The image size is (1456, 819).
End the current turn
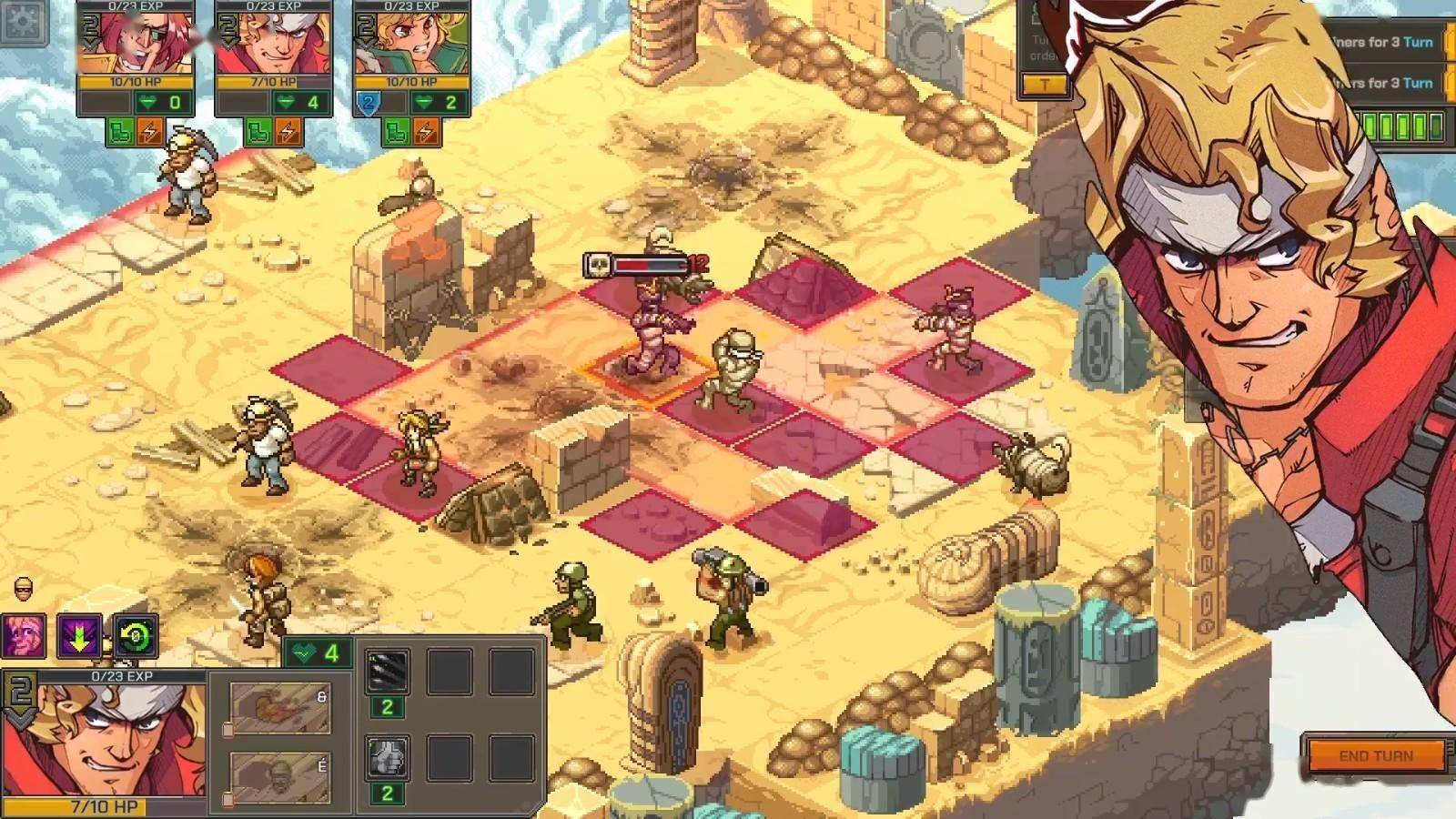point(1375,755)
